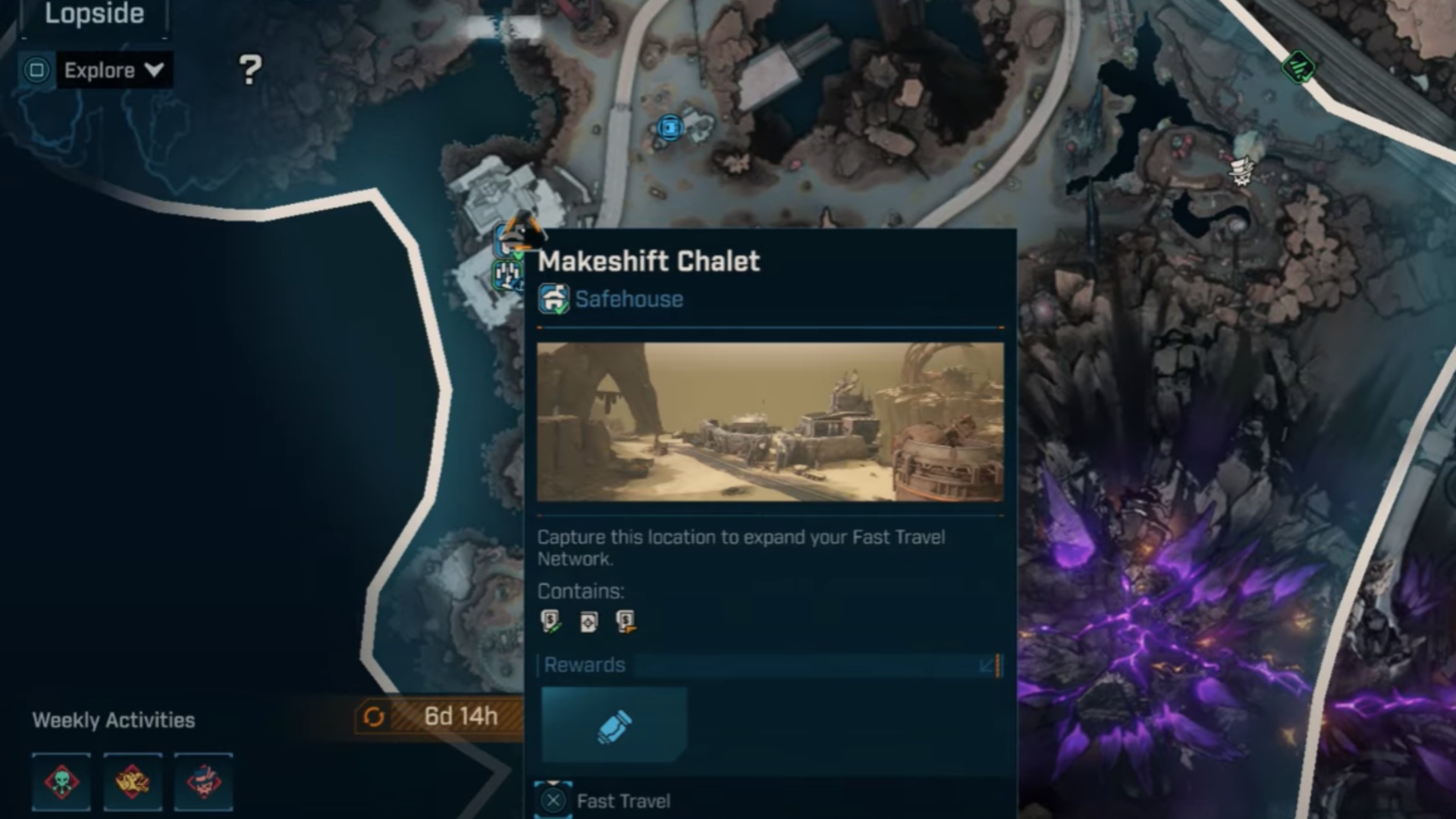Open the question mark help icon
Viewport: 1456px width, 819px height.
tap(250, 70)
